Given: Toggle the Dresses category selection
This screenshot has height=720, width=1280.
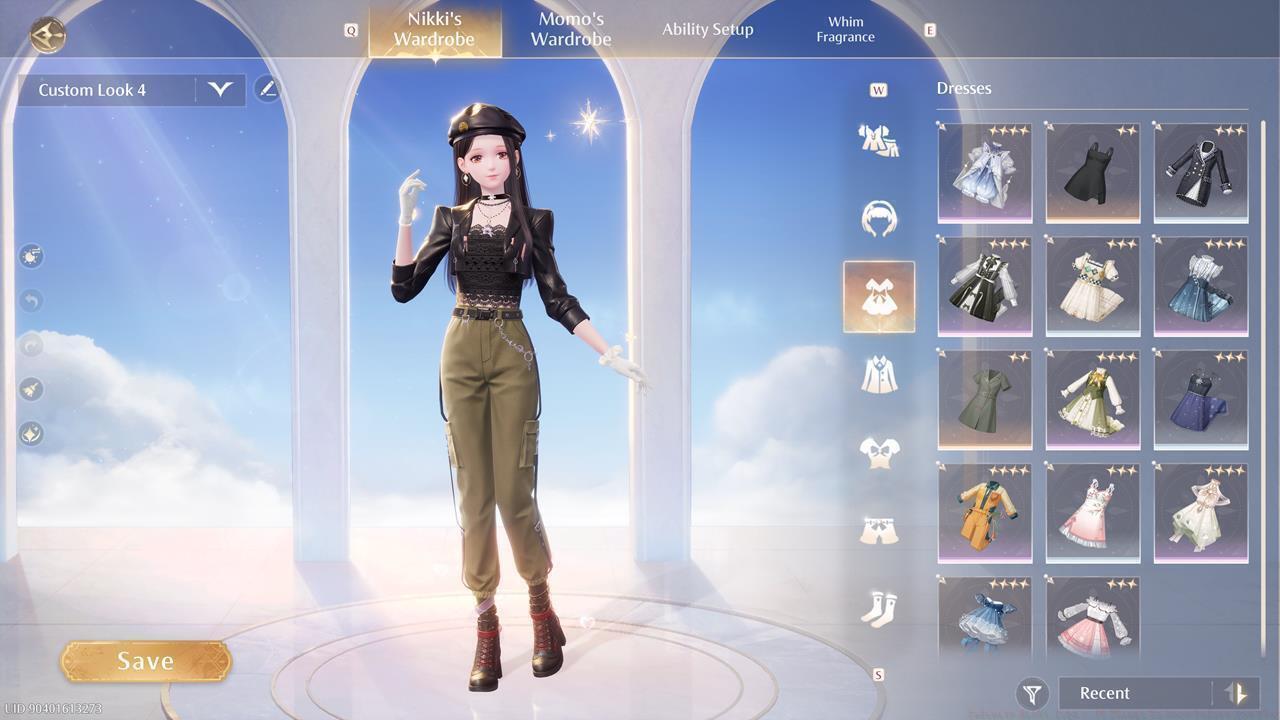Looking at the screenshot, I should click(878, 297).
